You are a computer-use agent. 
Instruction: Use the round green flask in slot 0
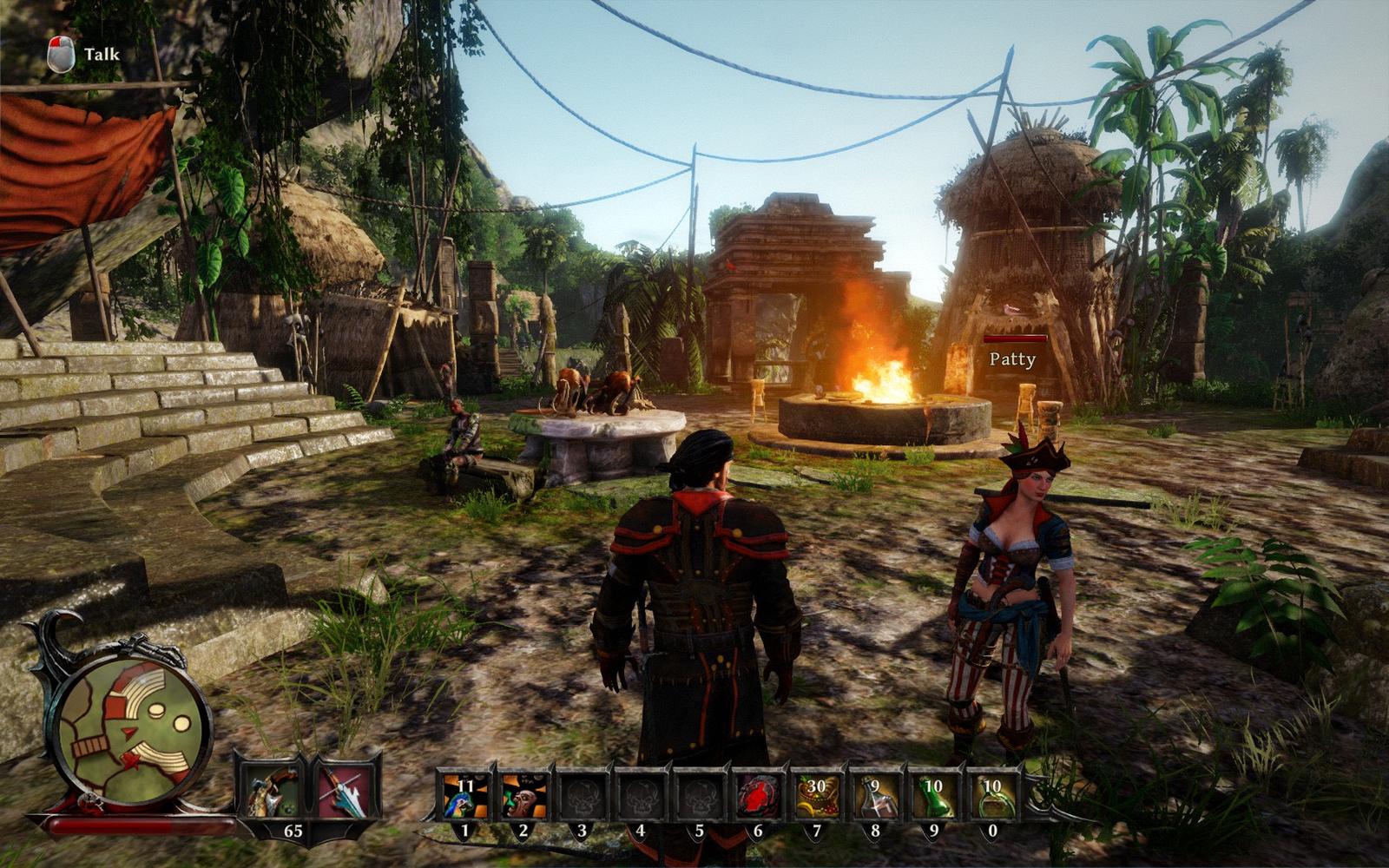[x=992, y=795]
